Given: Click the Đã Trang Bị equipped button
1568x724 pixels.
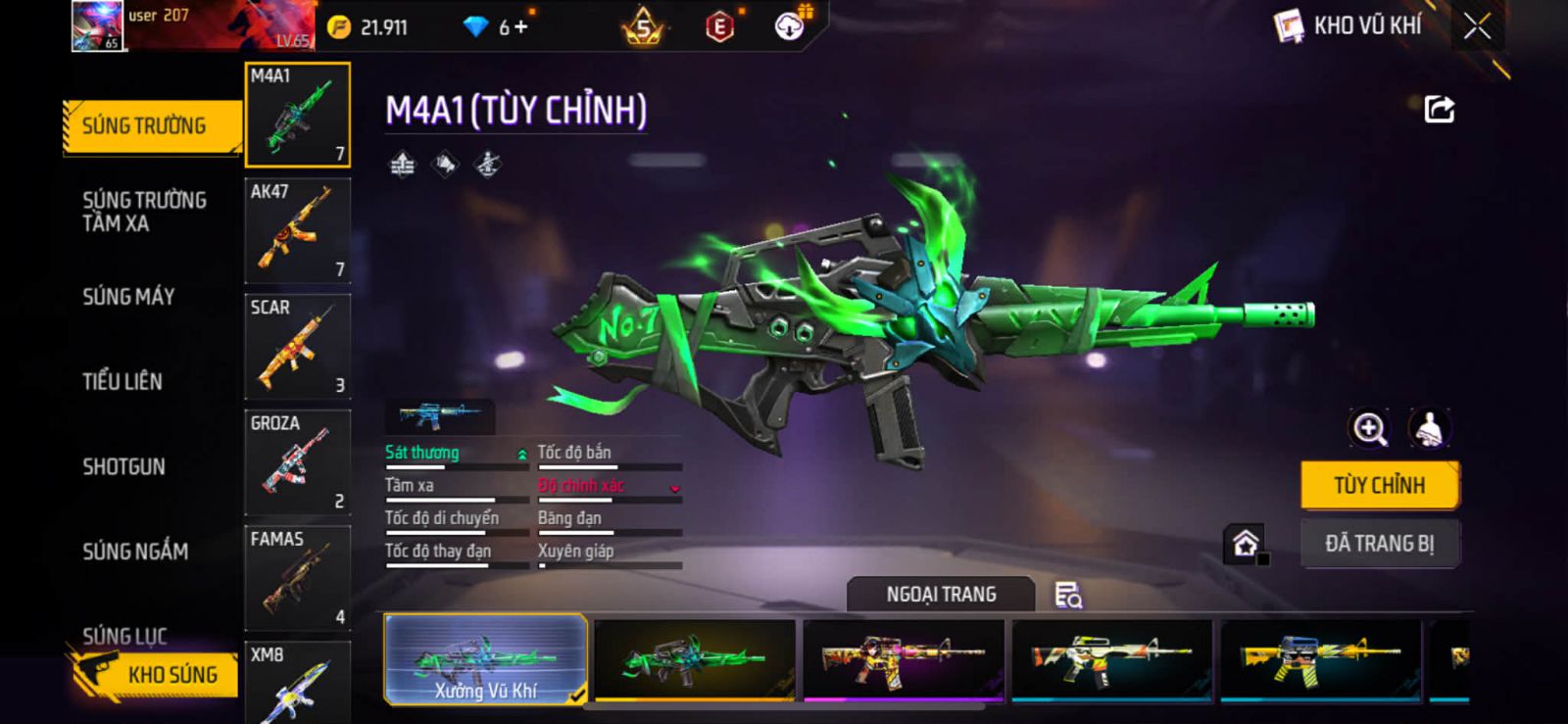Looking at the screenshot, I should [1379, 544].
